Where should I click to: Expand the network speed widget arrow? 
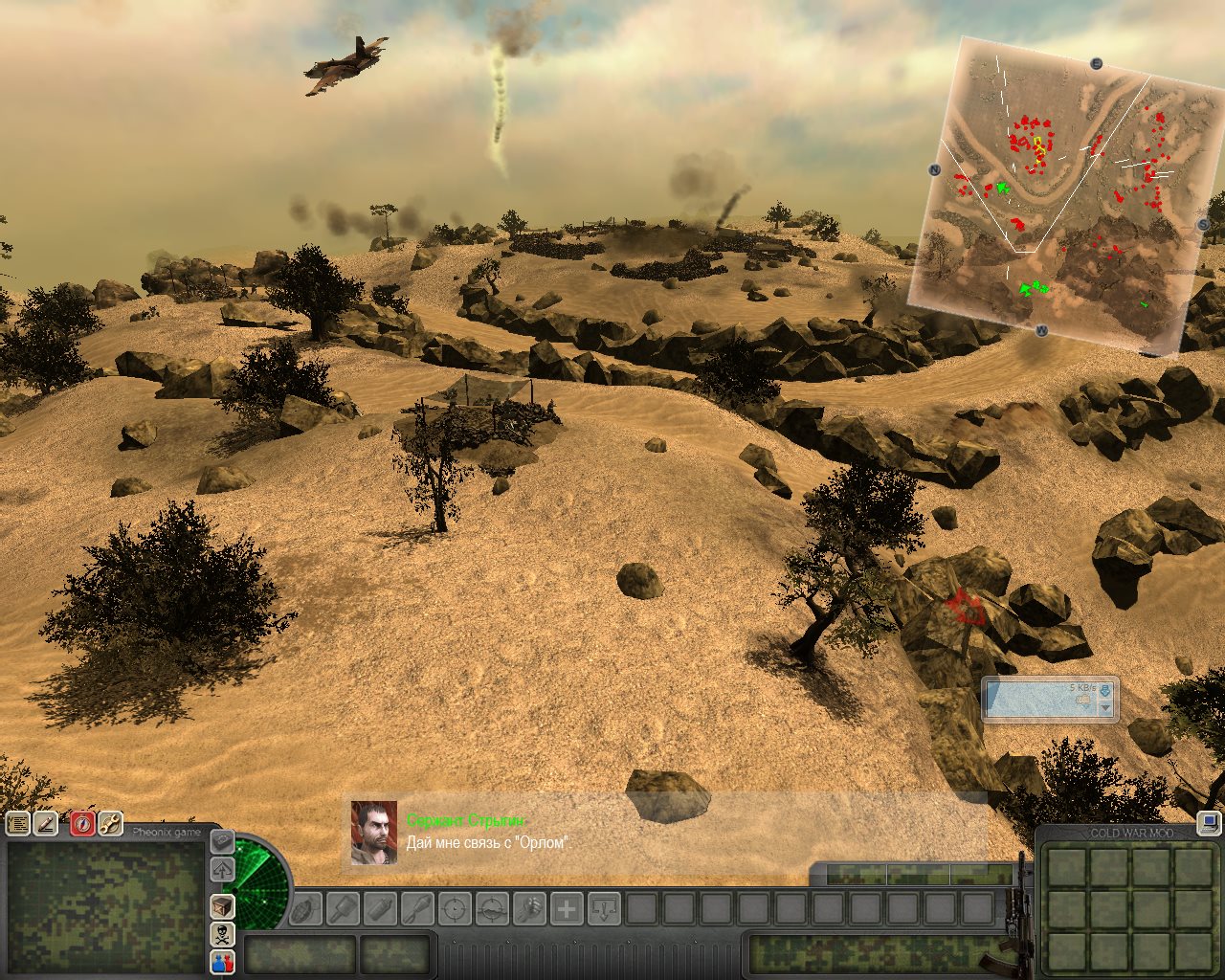(1106, 707)
